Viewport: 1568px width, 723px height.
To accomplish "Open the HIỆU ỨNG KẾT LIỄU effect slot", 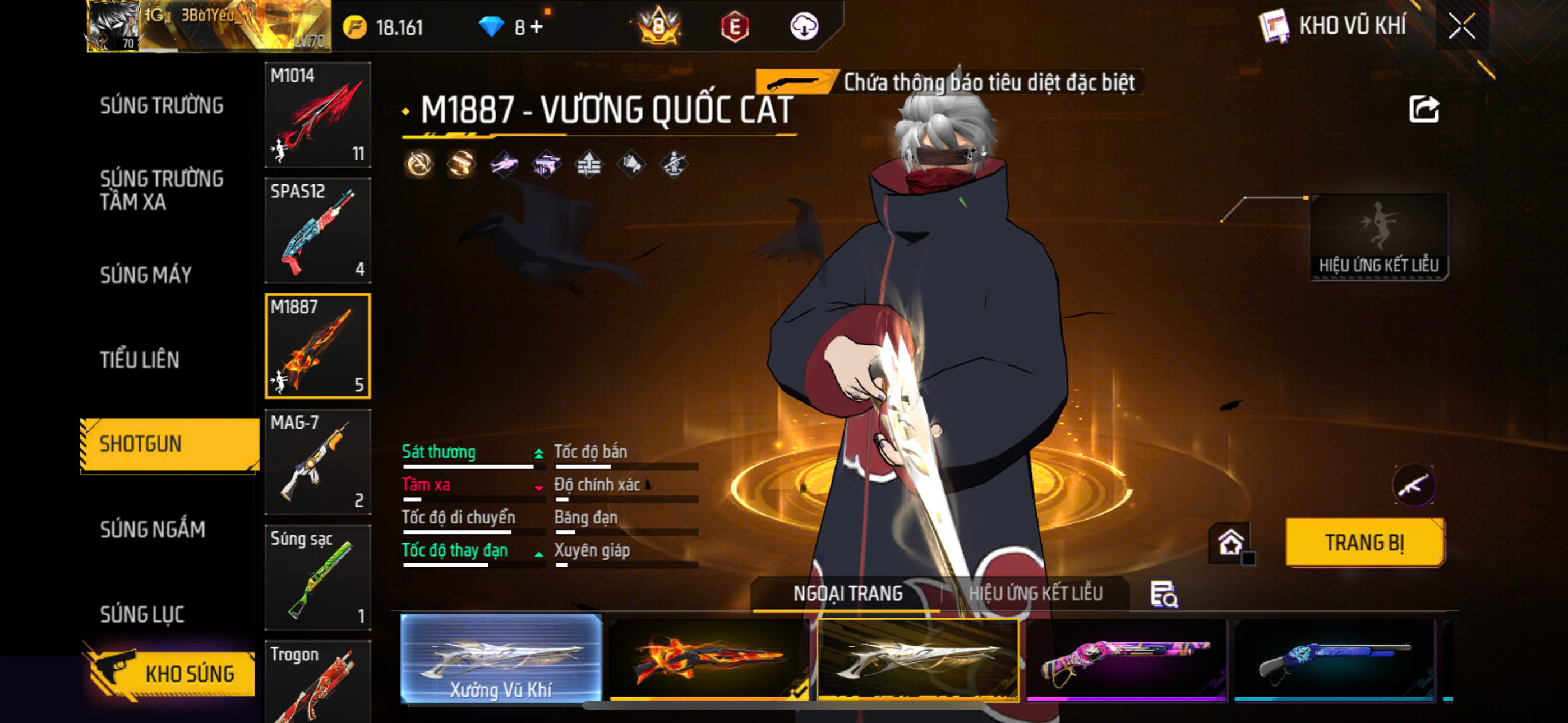I will point(1378,237).
